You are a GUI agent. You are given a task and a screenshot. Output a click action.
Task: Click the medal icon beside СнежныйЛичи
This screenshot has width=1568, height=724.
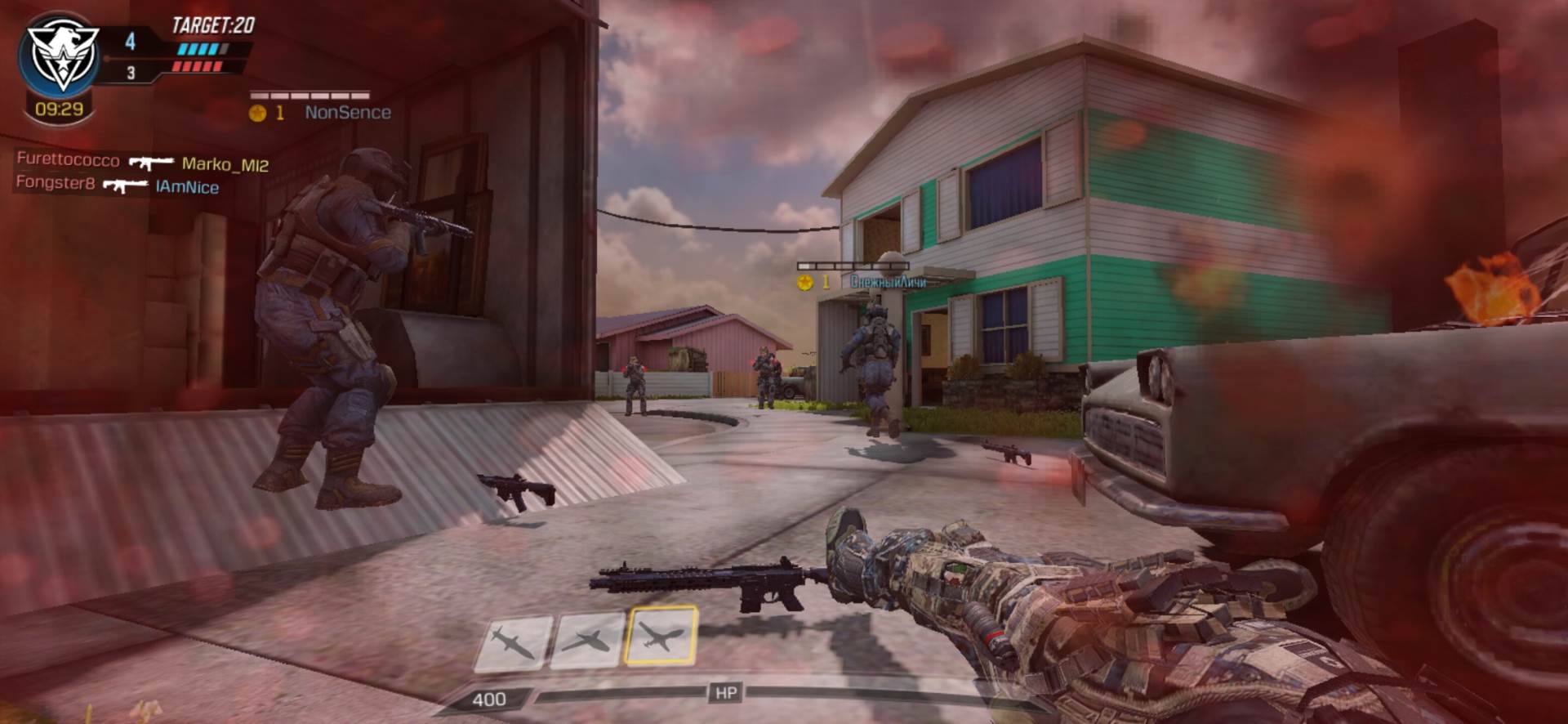pyautogui.click(x=807, y=284)
